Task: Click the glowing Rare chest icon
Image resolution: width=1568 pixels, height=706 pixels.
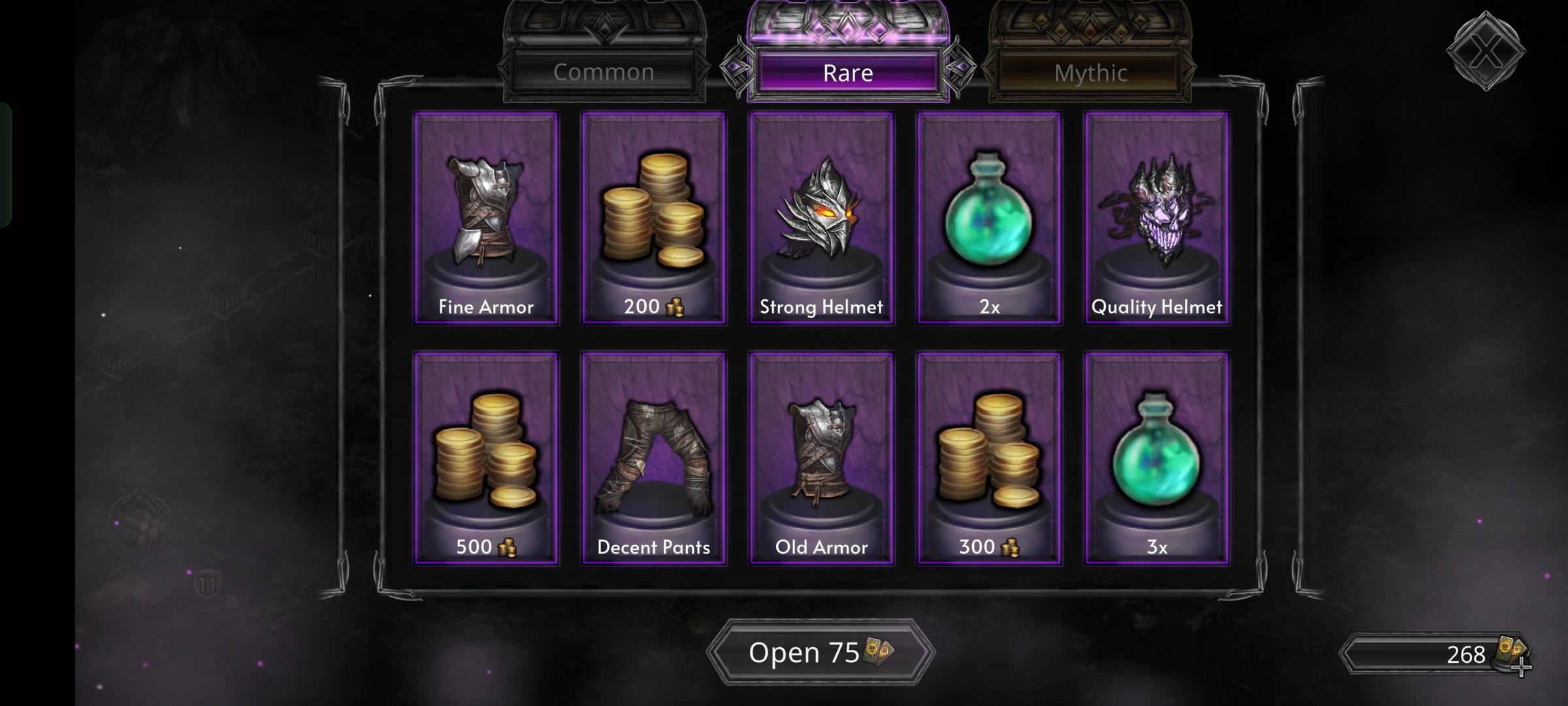Action: click(x=847, y=26)
